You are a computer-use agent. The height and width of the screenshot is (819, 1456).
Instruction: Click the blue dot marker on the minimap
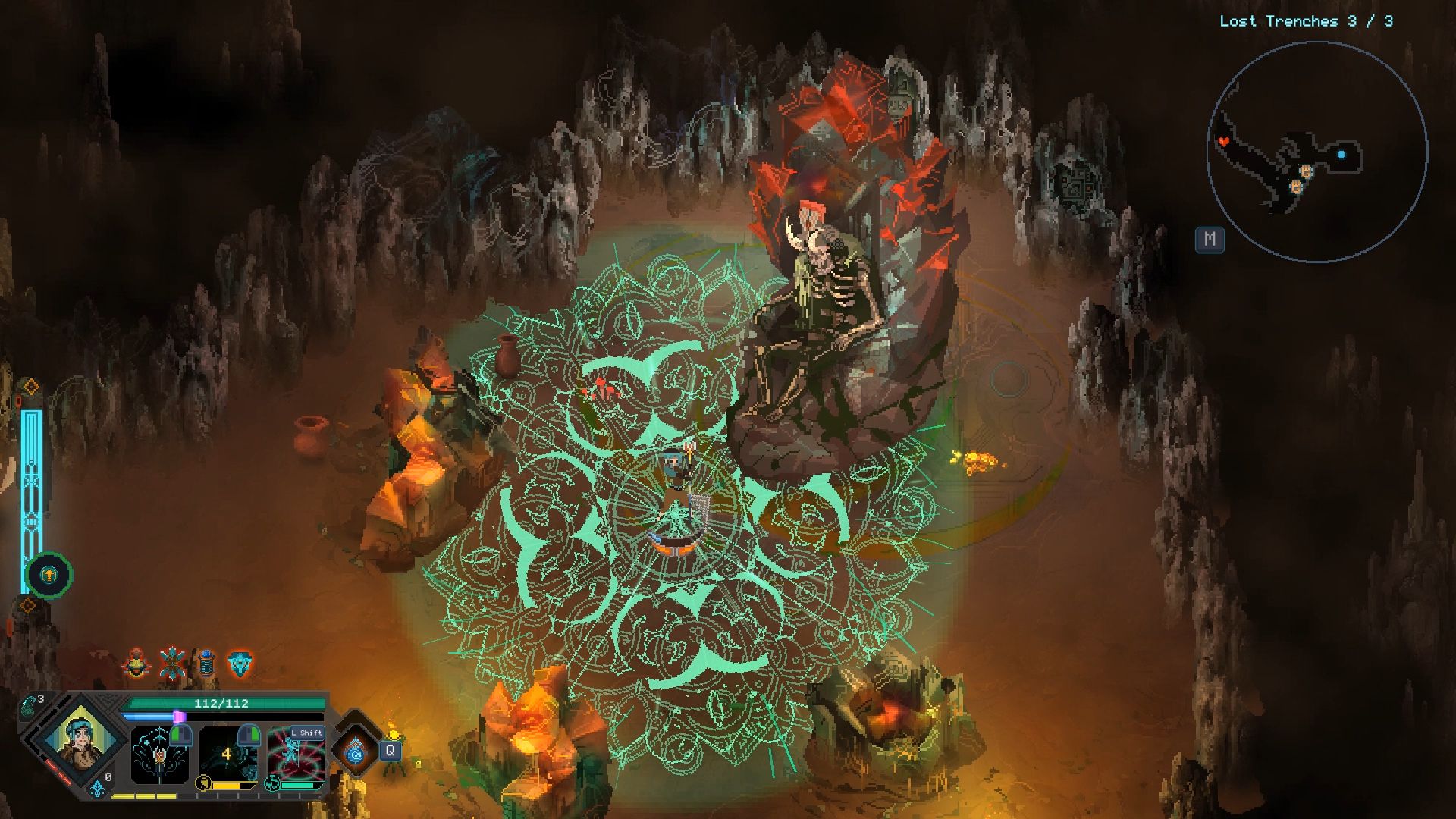pyautogui.click(x=1341, y=155)
